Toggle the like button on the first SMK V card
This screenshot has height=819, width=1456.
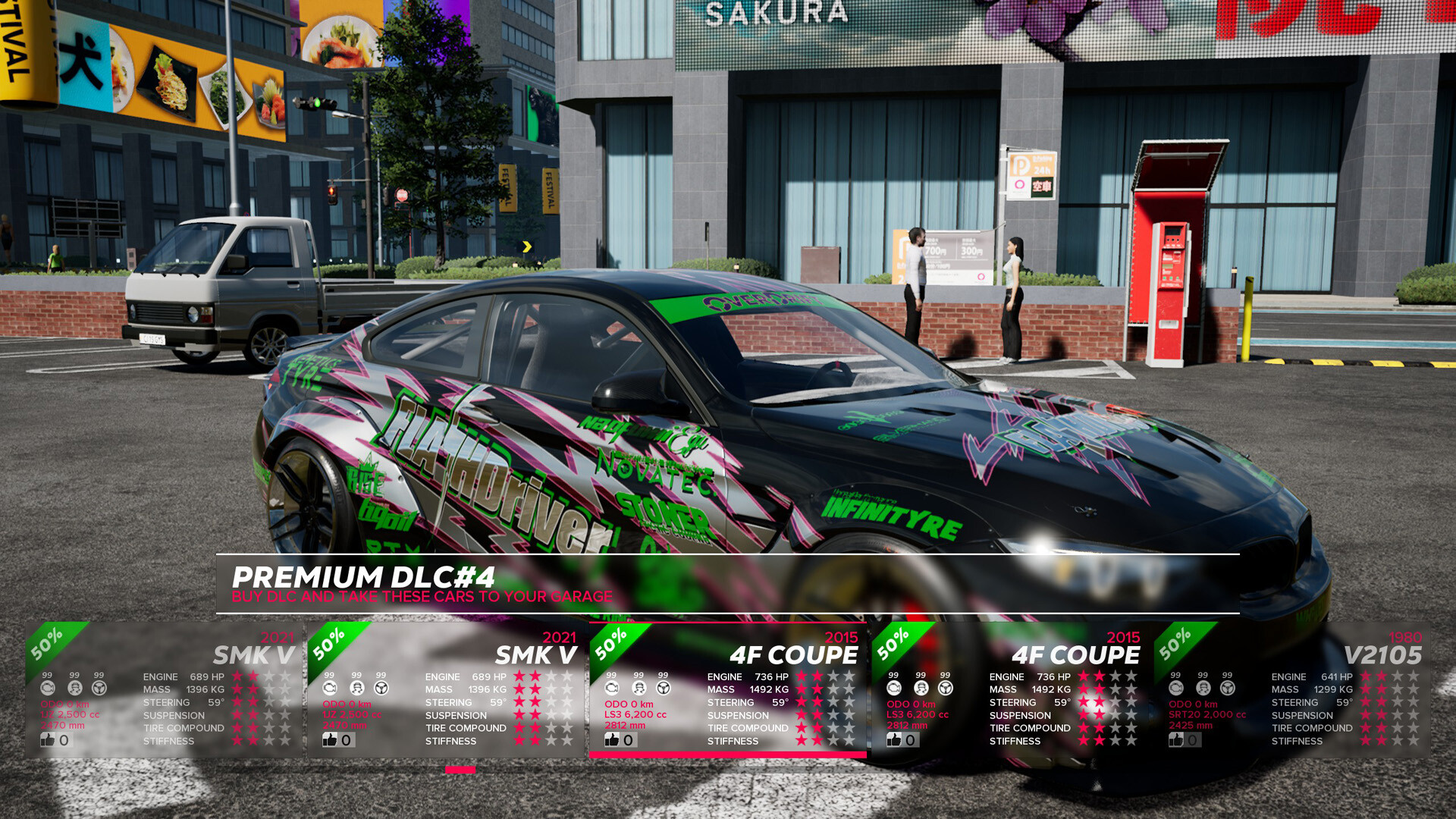[49, 739]
